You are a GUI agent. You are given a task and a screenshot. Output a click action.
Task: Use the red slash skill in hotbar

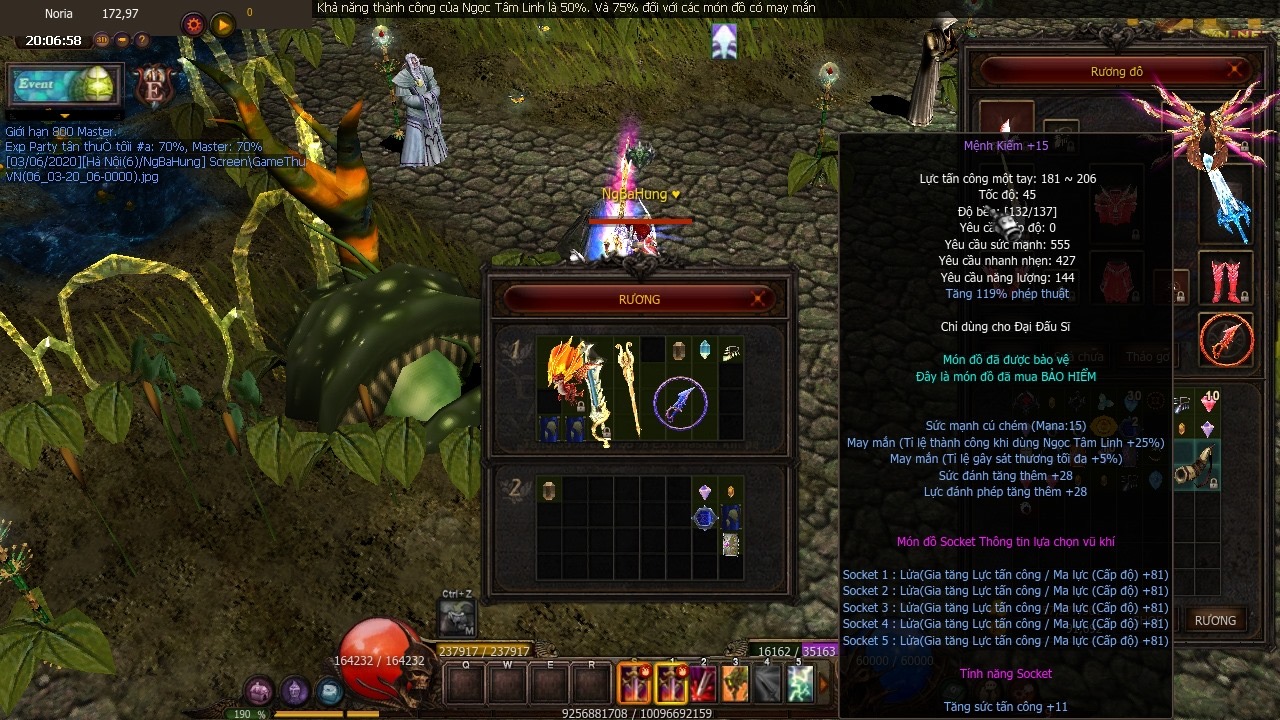[704, 684]
